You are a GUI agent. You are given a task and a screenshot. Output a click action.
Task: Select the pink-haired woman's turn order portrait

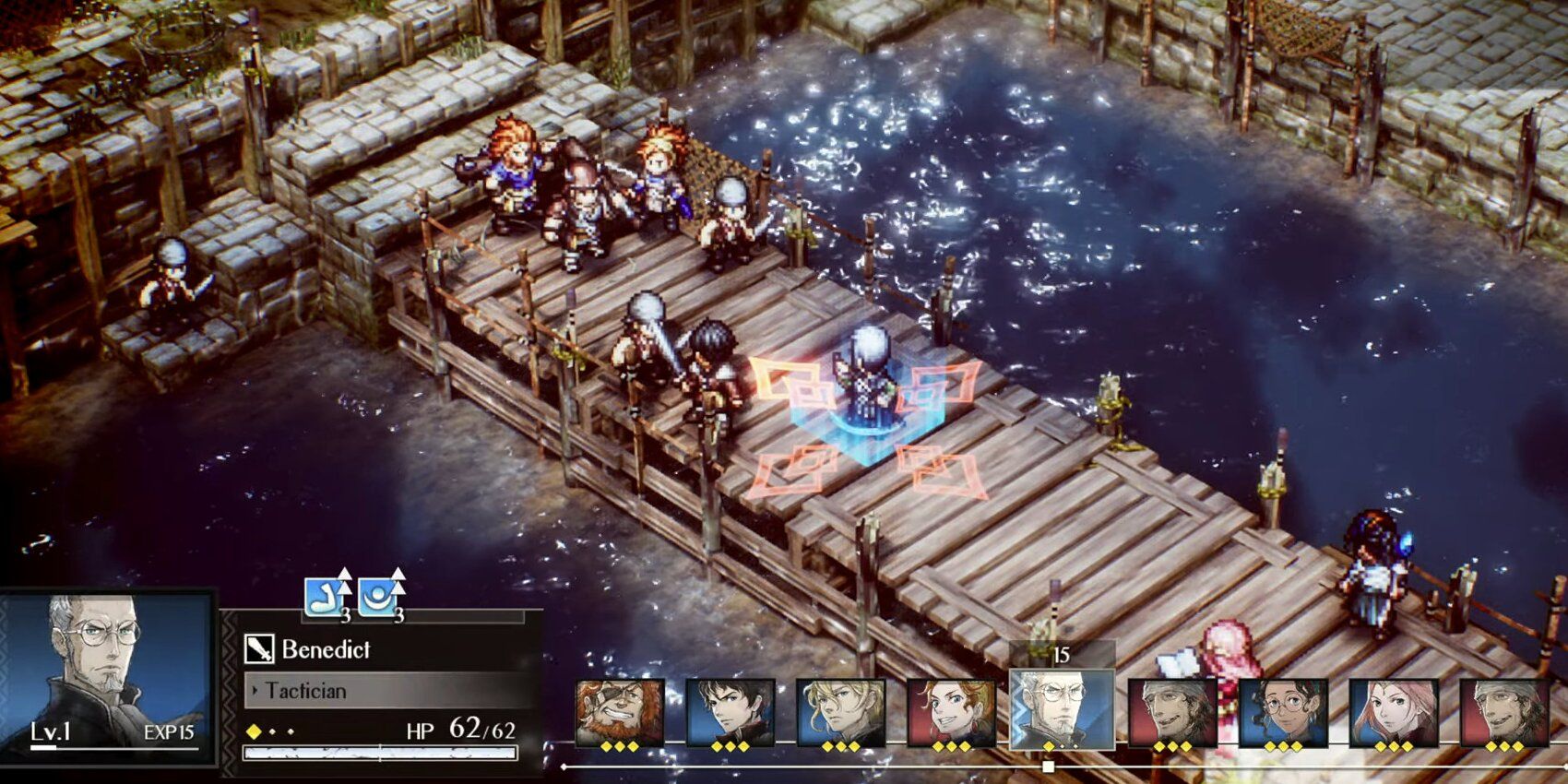coord(1393,712)
